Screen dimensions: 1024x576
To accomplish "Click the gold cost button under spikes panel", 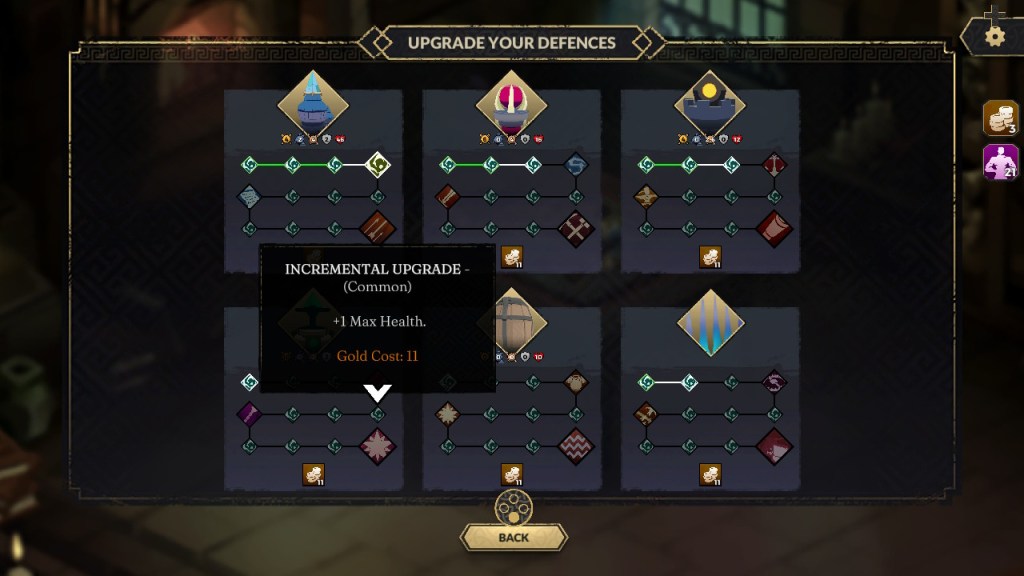I will coord(710,475).
